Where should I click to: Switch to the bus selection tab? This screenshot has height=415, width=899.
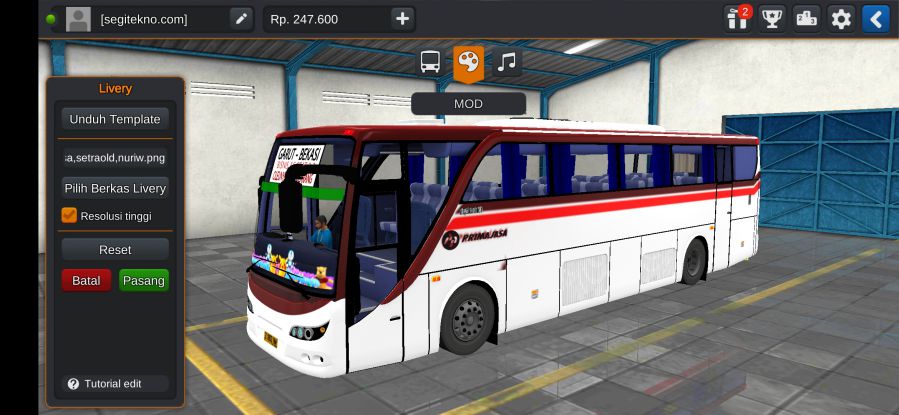click(430, 62)
